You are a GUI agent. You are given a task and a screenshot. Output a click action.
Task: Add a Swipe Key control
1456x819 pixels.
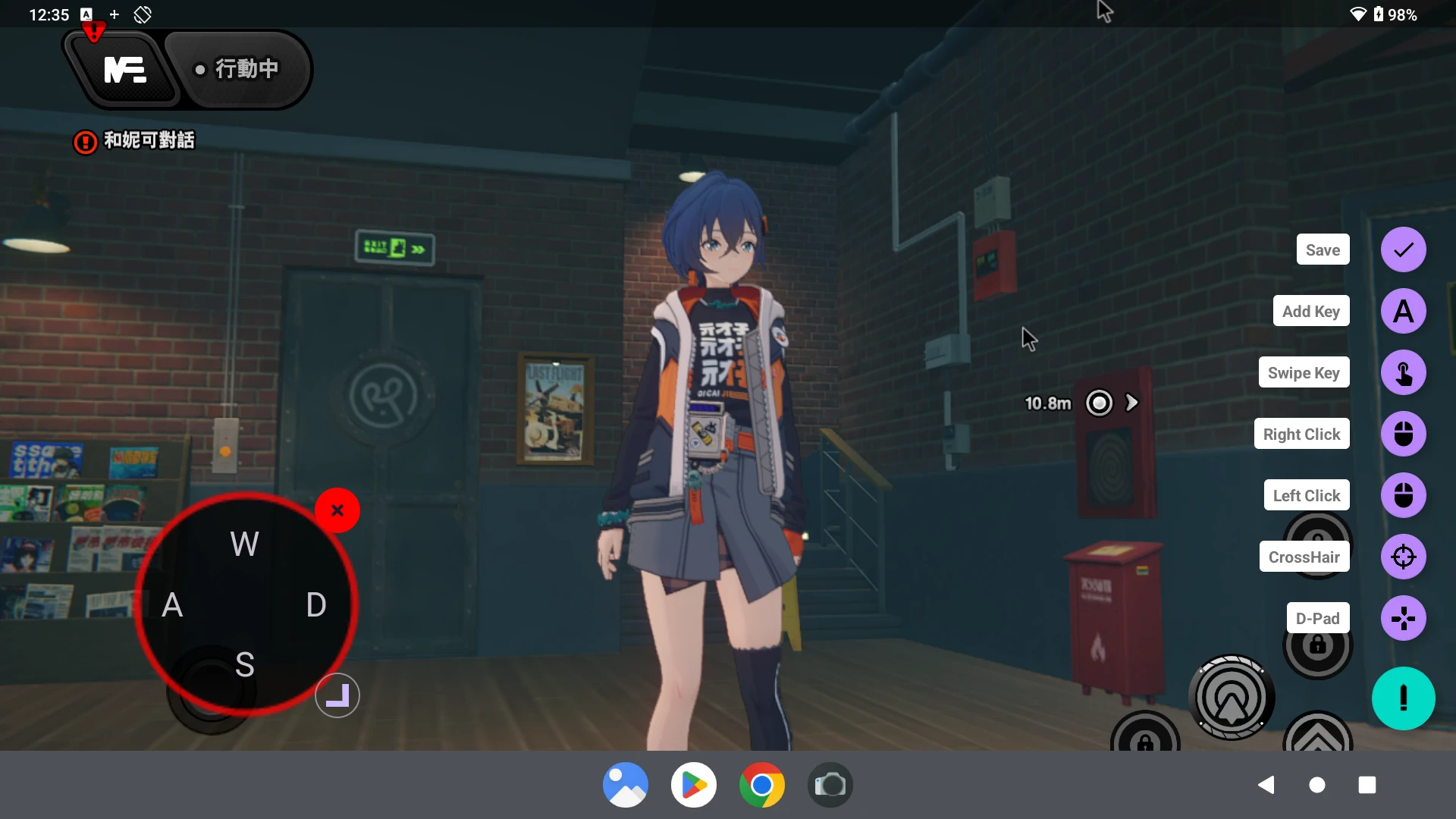pyautogui.click(x=1403, y=372)
